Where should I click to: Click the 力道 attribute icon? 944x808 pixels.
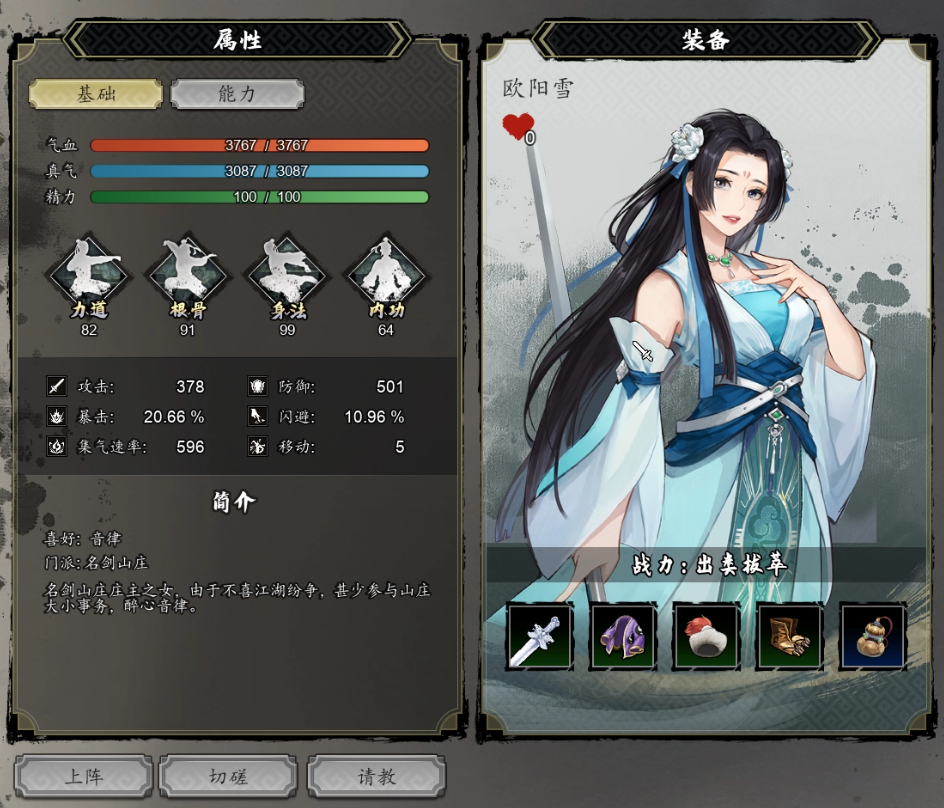(x=89, y=275)
